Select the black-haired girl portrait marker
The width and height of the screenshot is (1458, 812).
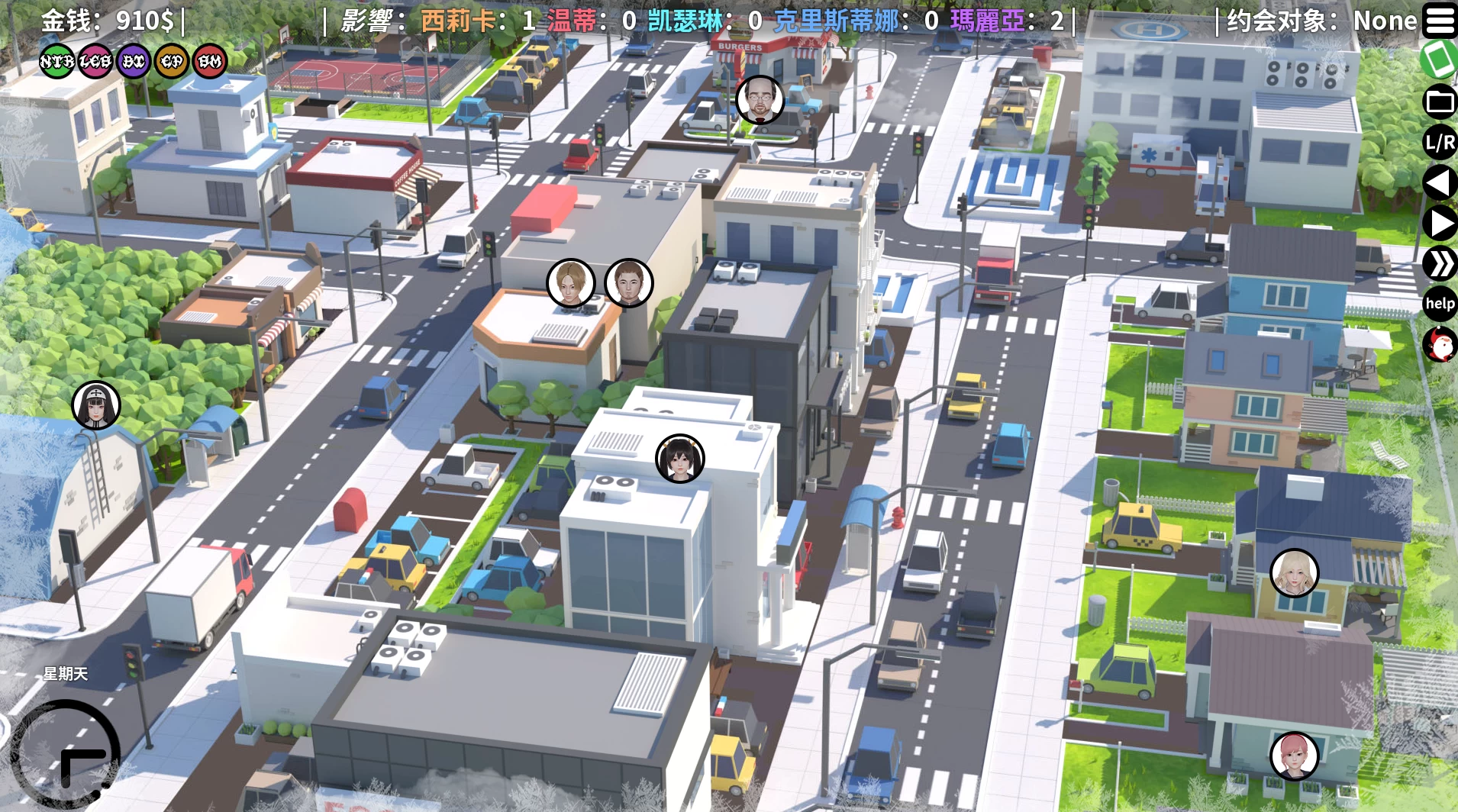click(x=679, y=459)
